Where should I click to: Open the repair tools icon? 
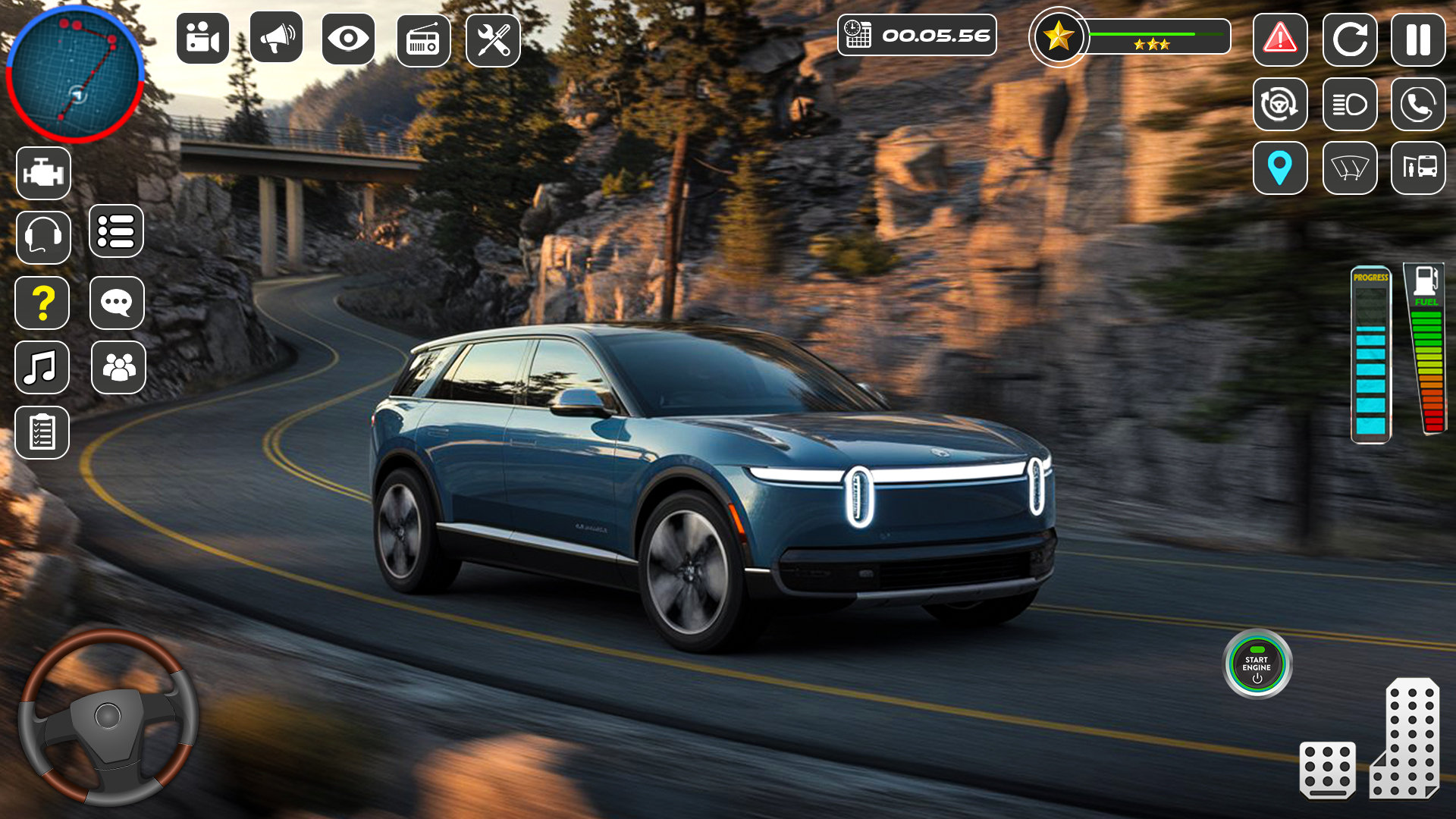tap(493, 39)
